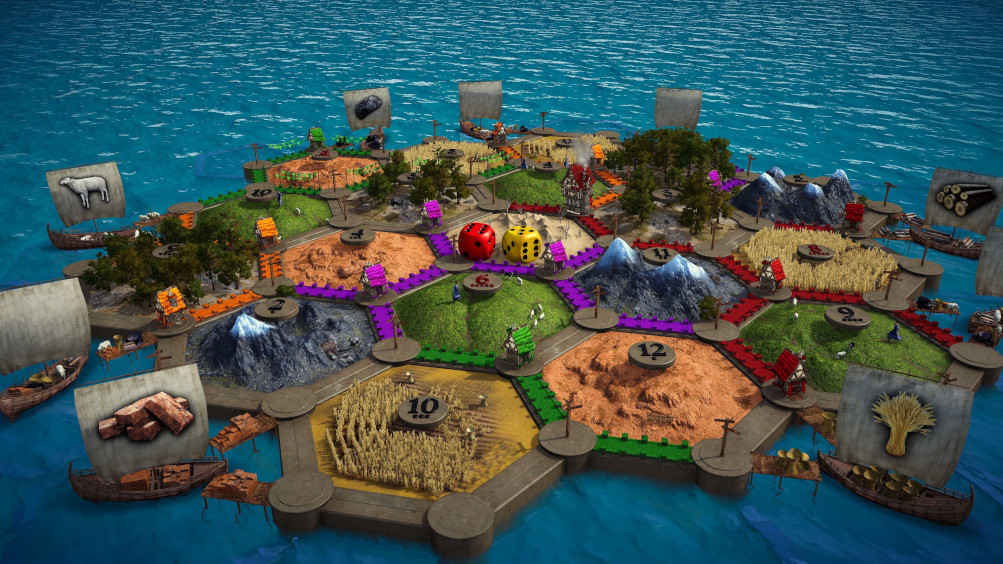Select the number 9 pasture token

point(847,317)
